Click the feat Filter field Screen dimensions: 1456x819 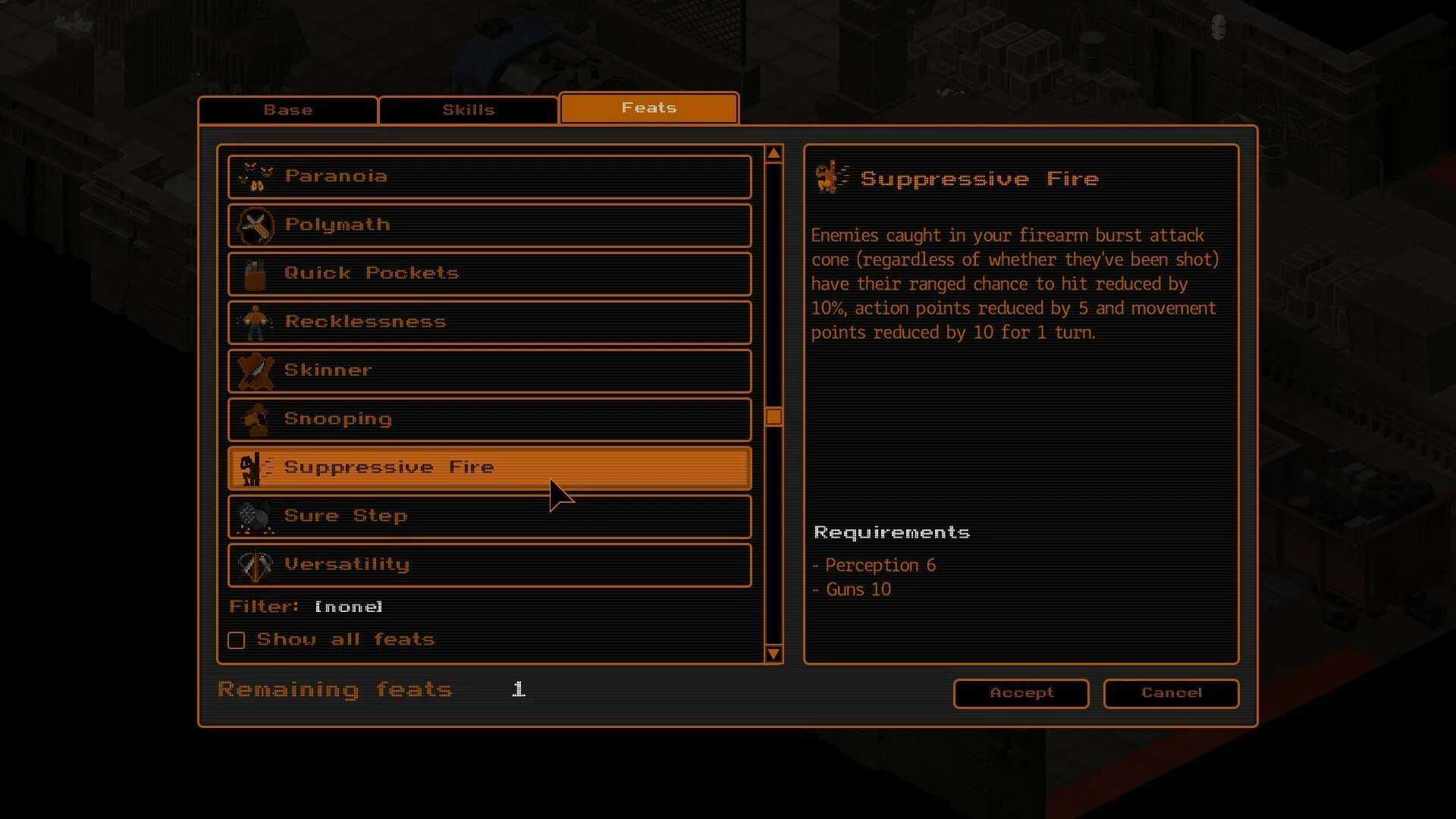point(348,607)
